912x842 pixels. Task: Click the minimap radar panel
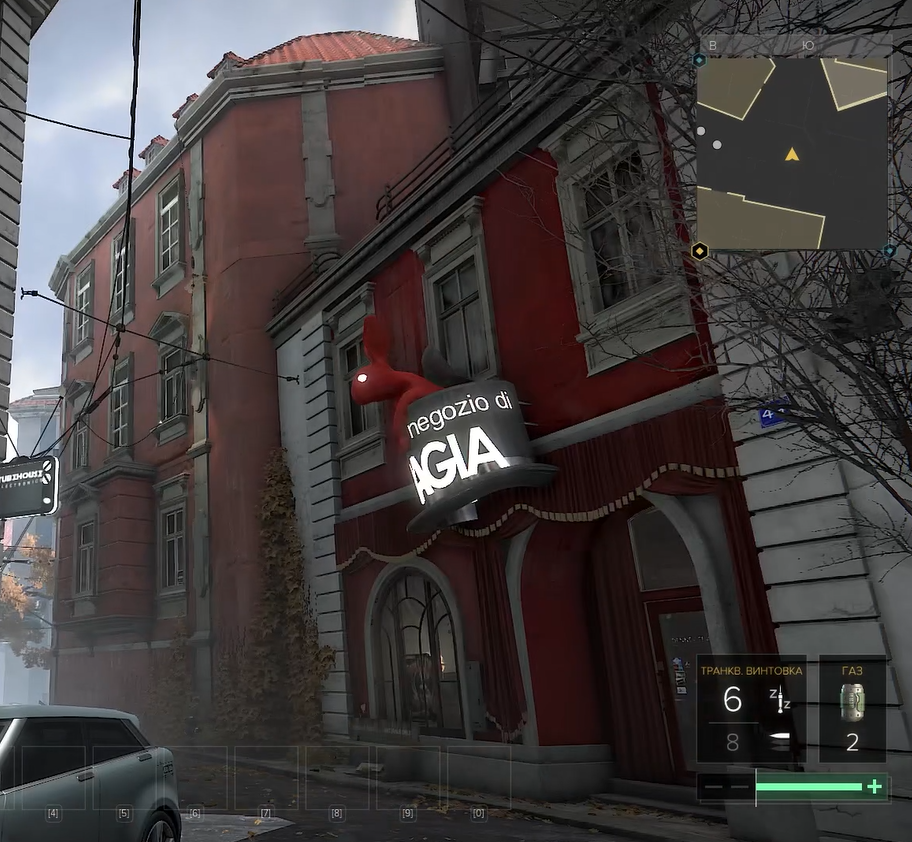(791, 152)
